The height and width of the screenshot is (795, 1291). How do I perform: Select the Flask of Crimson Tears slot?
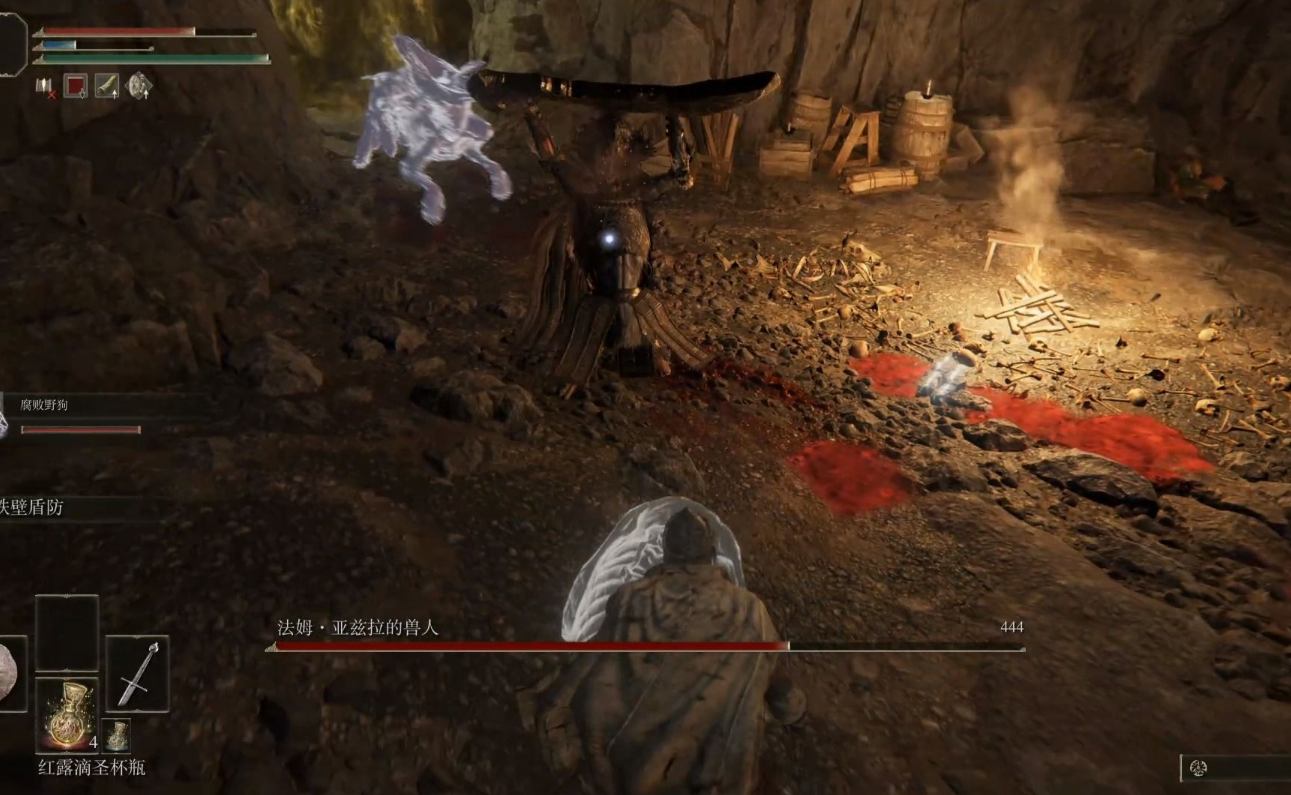point(67,714)
